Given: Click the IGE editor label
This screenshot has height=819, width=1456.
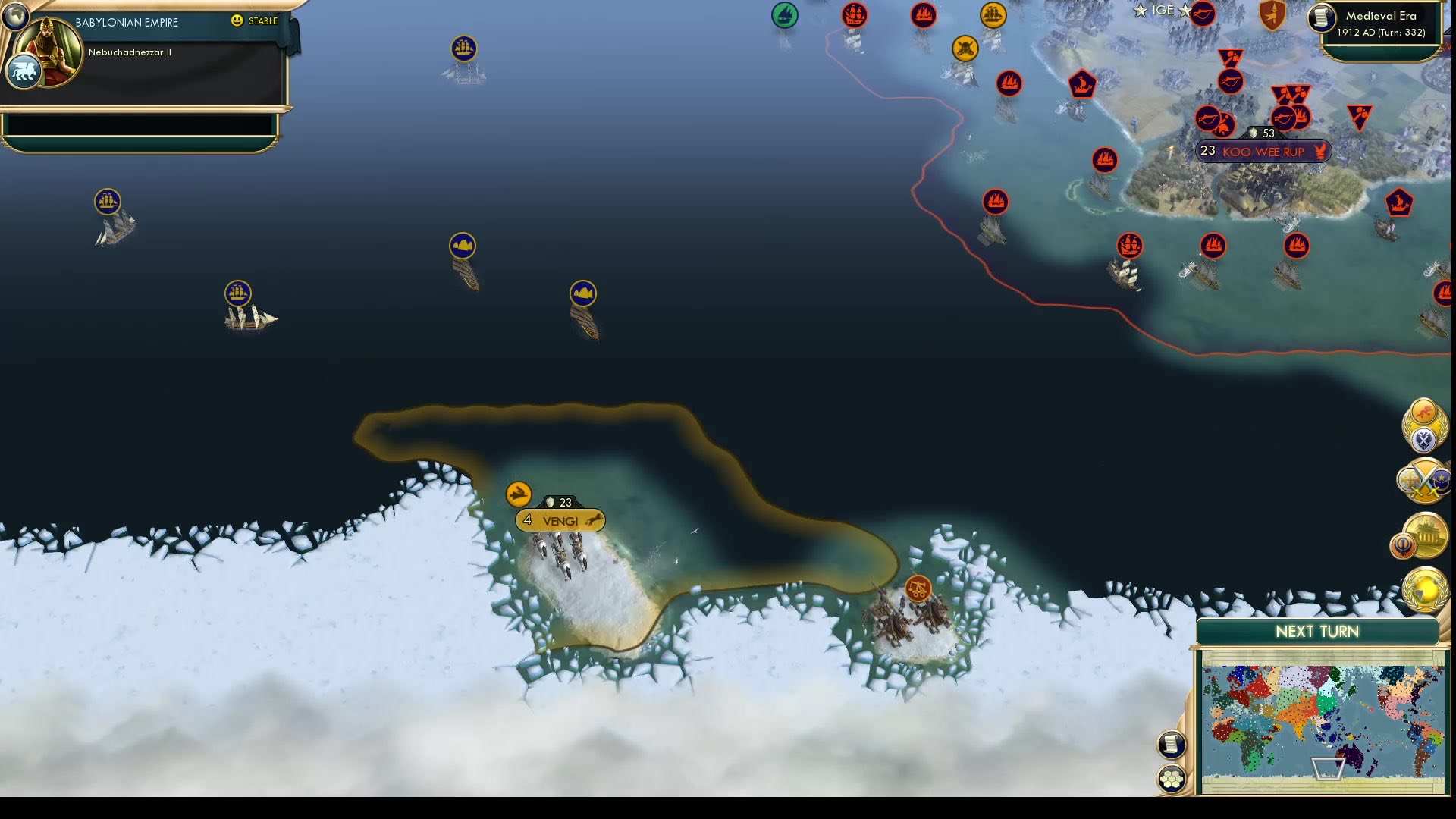Looking at the screenshot, I should pyautogui.click(x=1163, y=11).
